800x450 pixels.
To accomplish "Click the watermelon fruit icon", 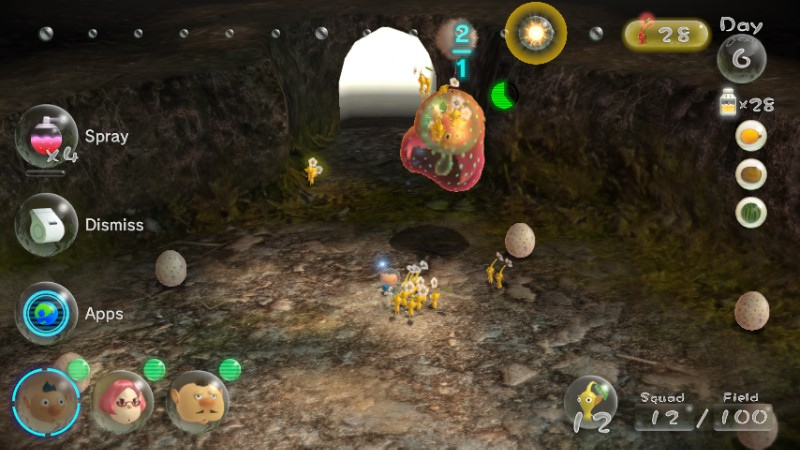I will [x=751, y=212].
